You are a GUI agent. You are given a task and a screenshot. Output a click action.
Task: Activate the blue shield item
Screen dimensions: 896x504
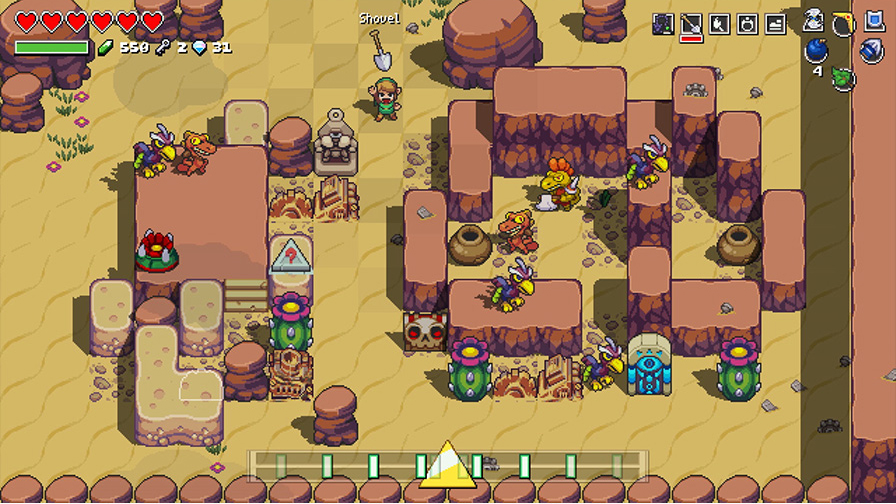(872, 22)
